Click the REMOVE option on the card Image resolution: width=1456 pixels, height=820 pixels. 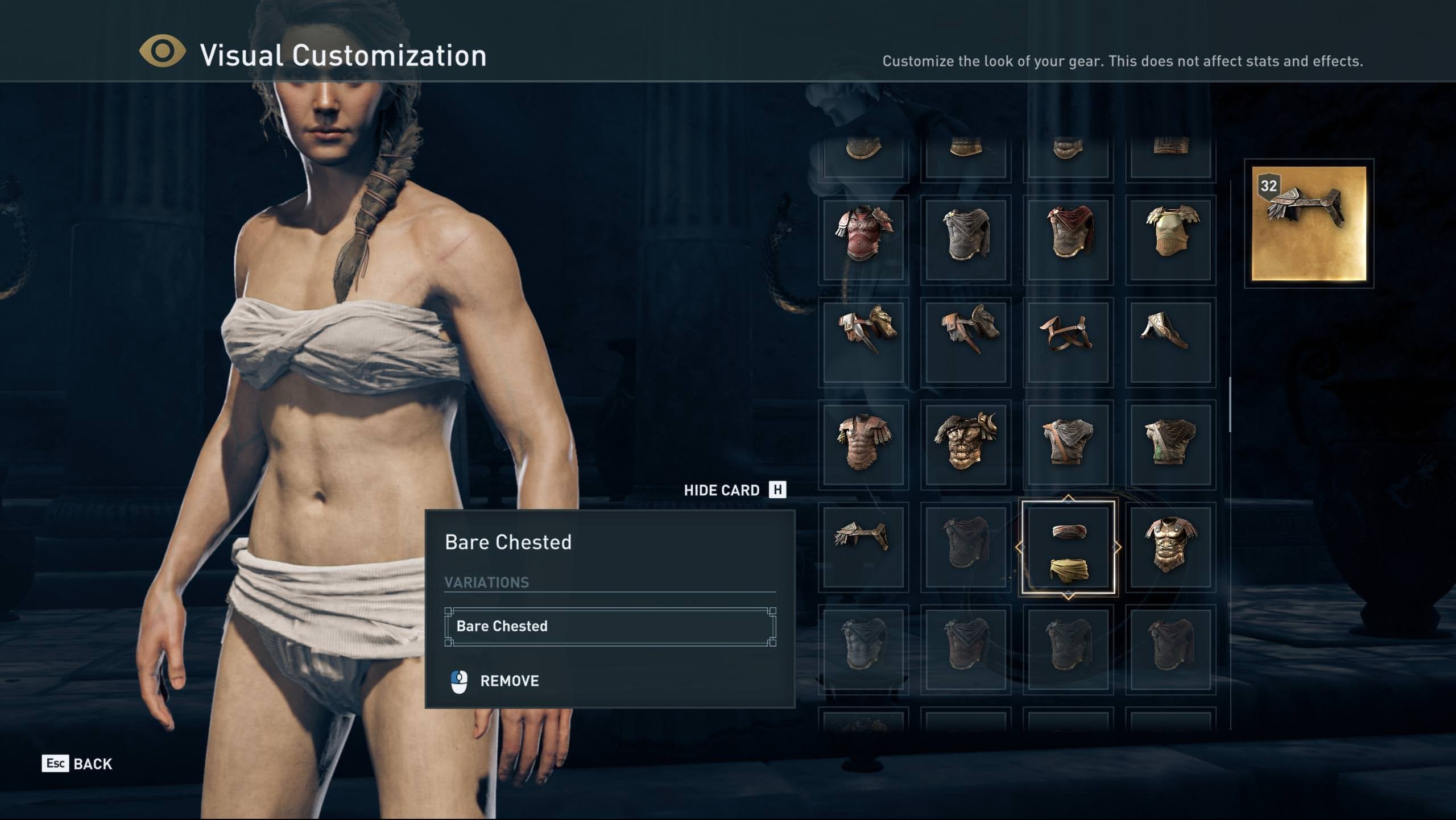pos(508,681)
